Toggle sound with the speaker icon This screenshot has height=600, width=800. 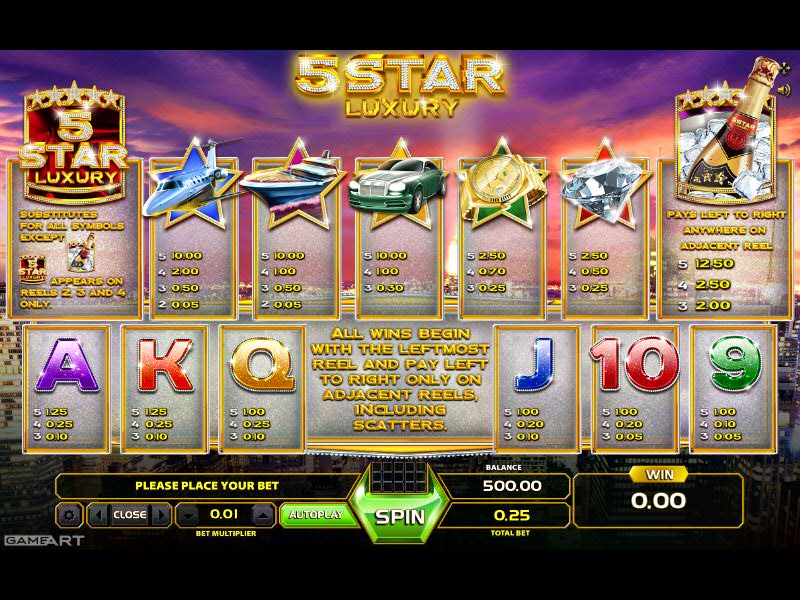click(x=783, y=90)
